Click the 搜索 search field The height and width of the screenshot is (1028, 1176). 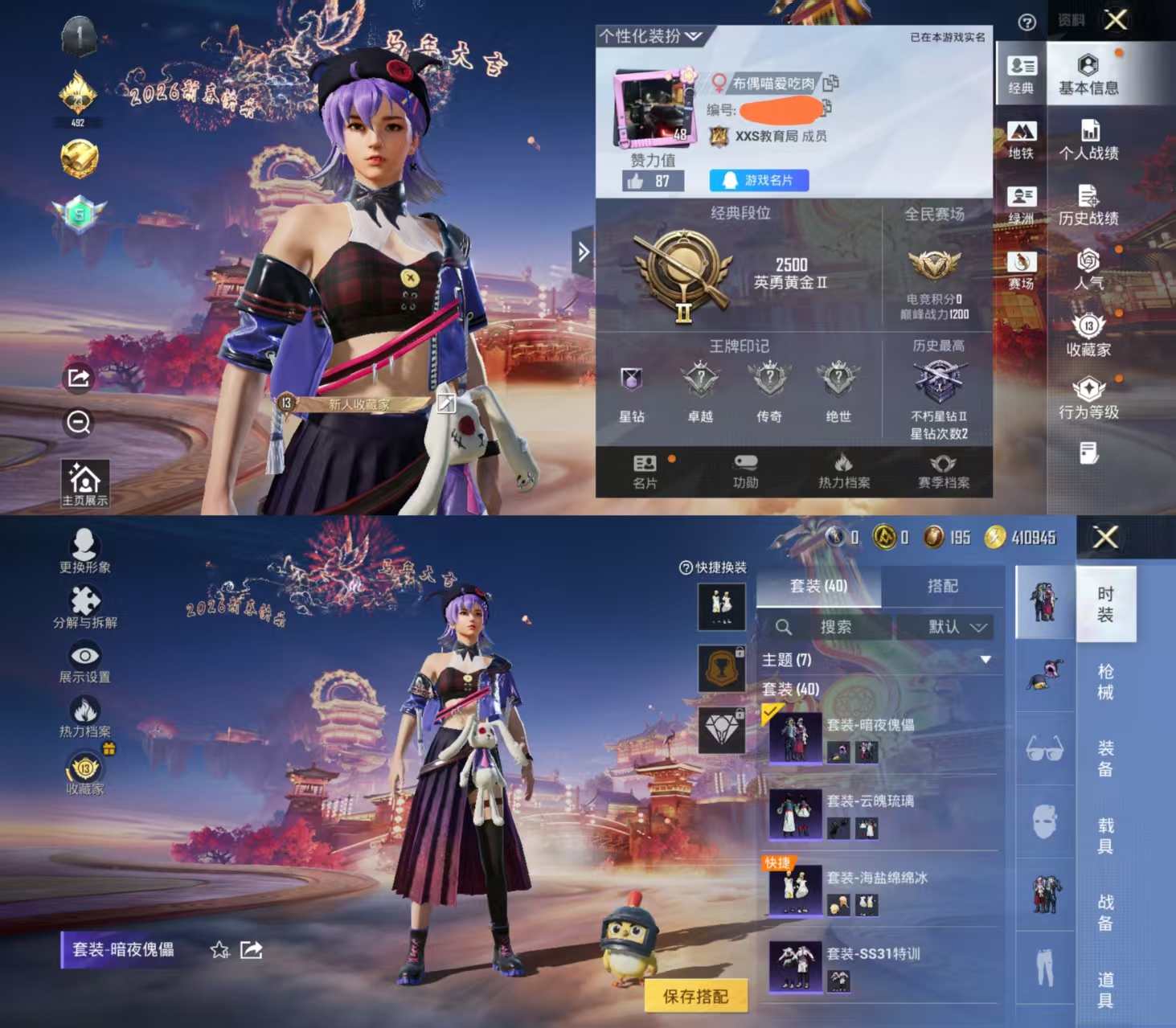tap(836, 628)
